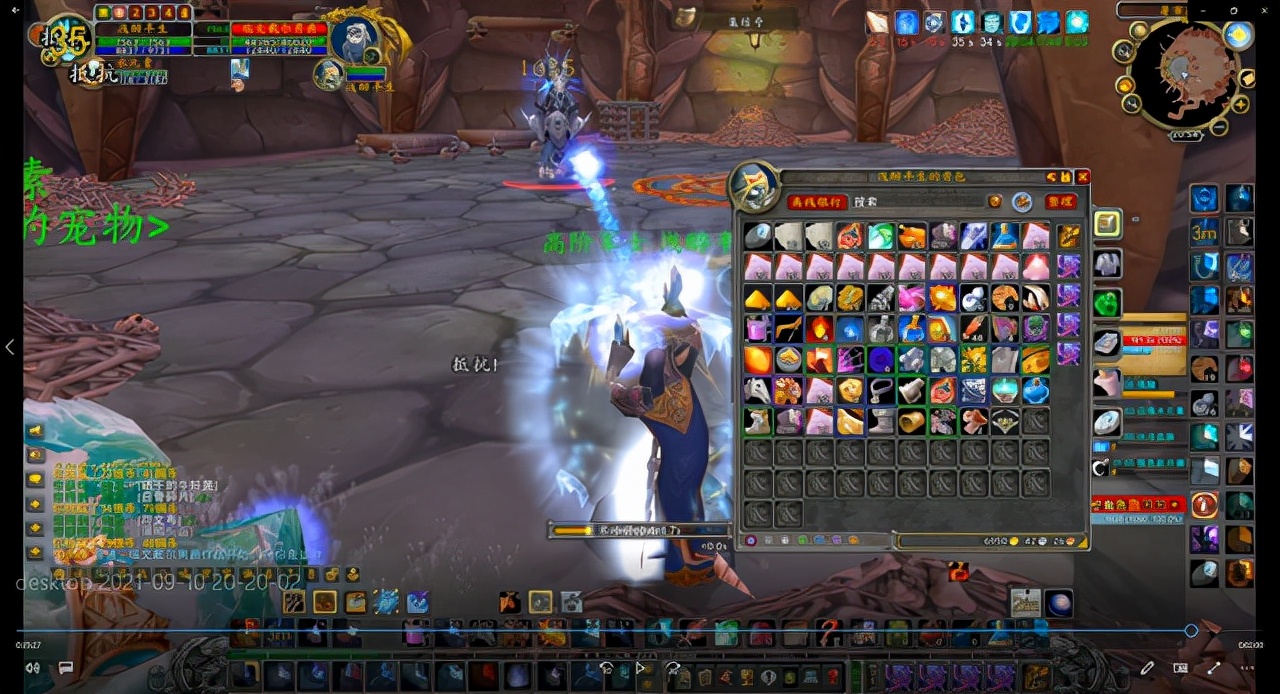Open the red guild bank button
1280x694 pixels.
(817, 202)
